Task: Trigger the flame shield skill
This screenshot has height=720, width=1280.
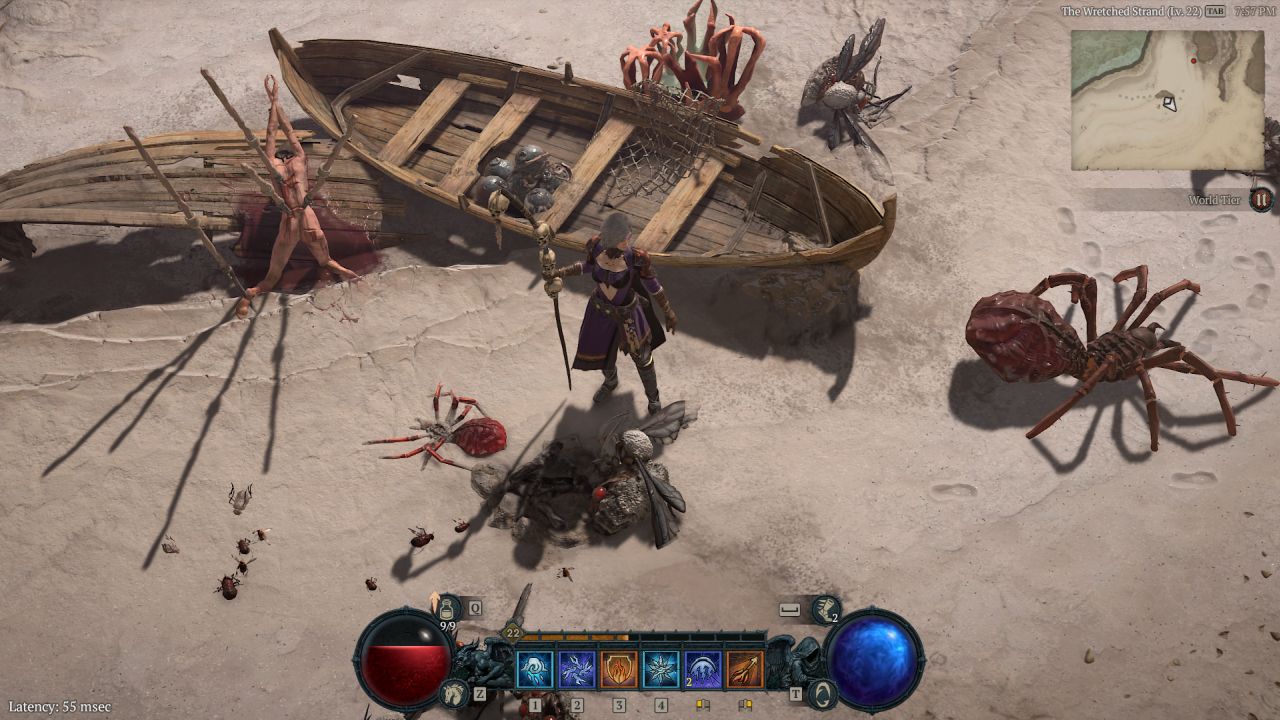Action: pyautogui.click(x=619, y=669)
